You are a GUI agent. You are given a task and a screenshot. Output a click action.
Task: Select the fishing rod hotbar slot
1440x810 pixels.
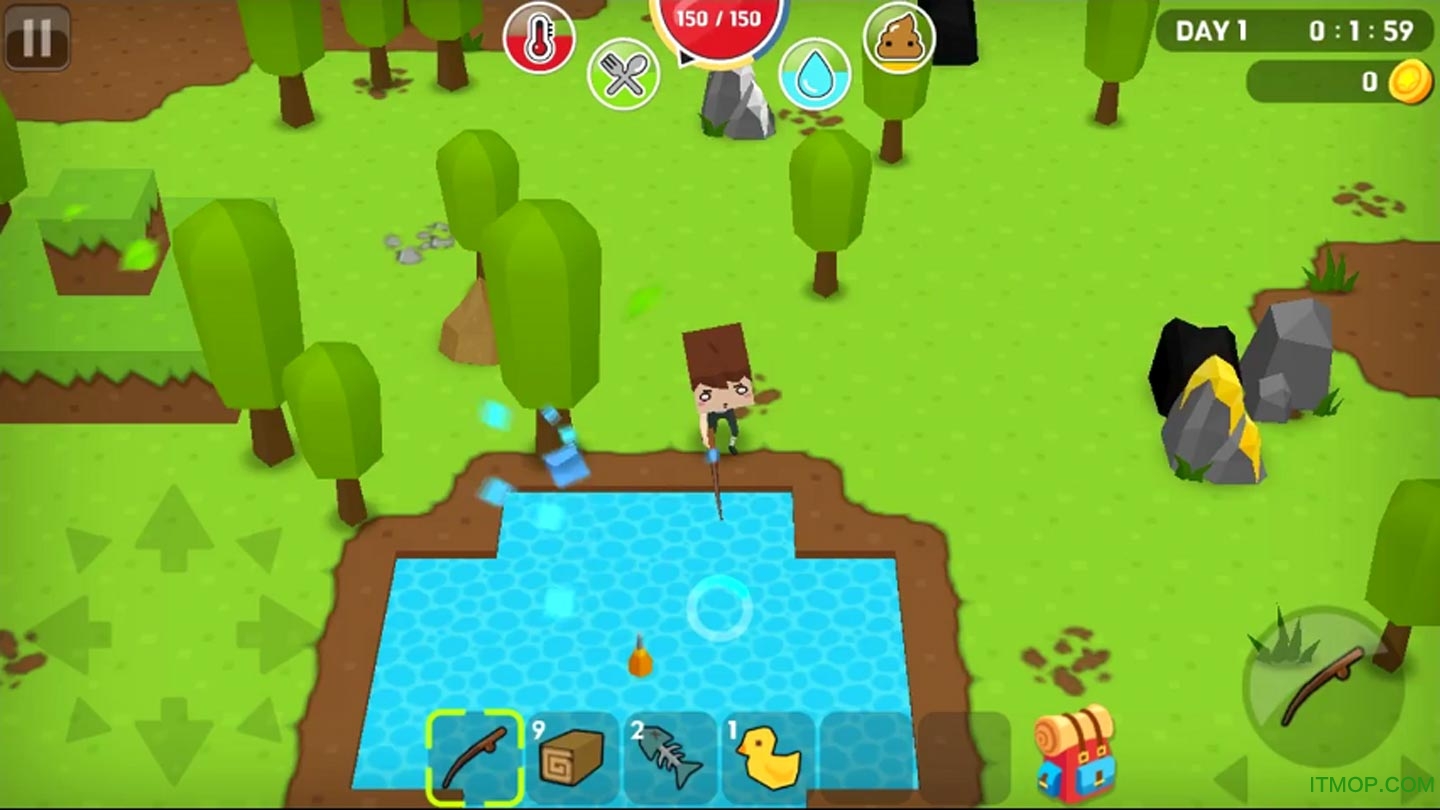pyautogui.click(x=476, y=758)
